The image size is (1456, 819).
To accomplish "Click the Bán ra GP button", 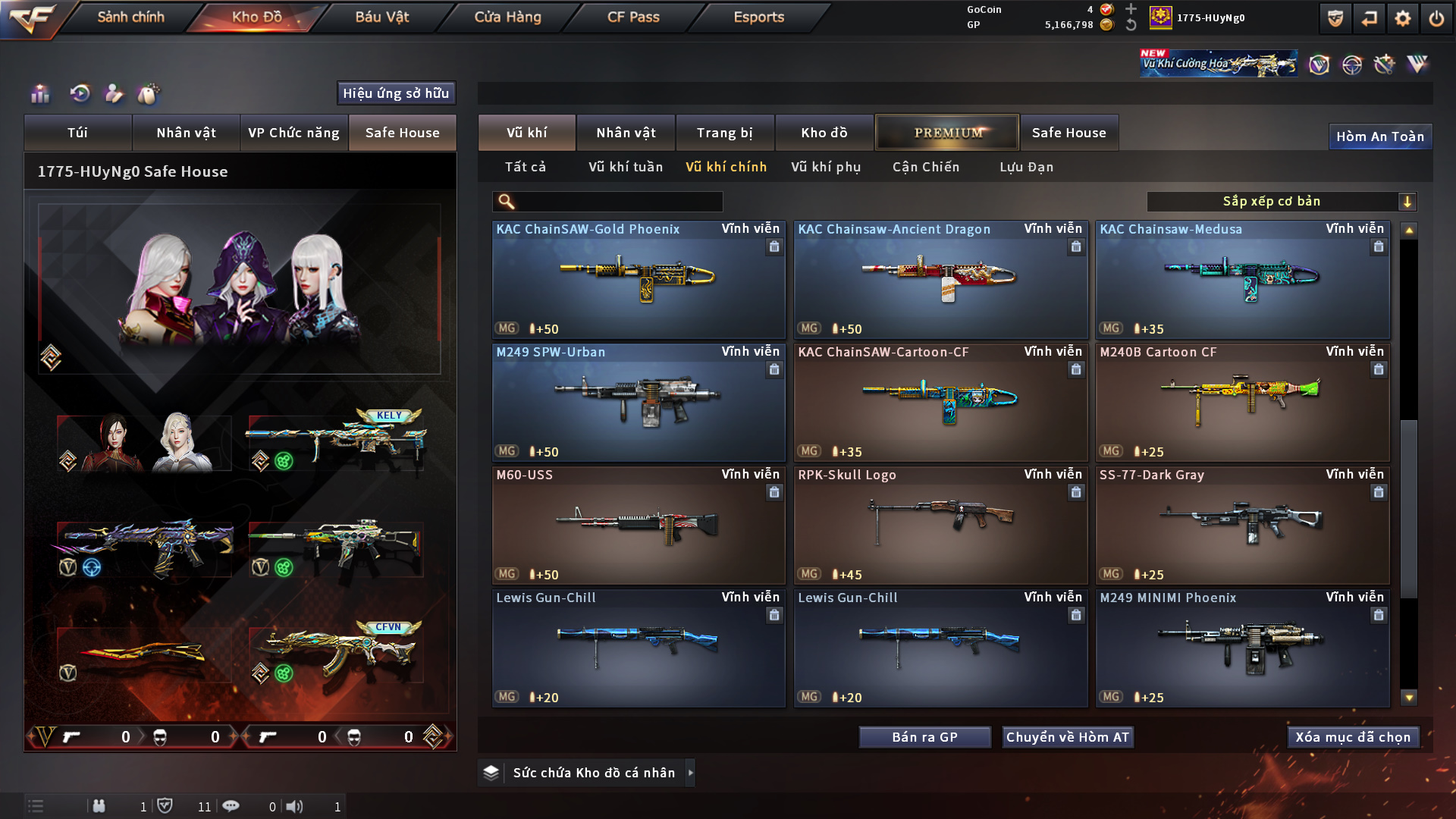I will tap(924, 737).
